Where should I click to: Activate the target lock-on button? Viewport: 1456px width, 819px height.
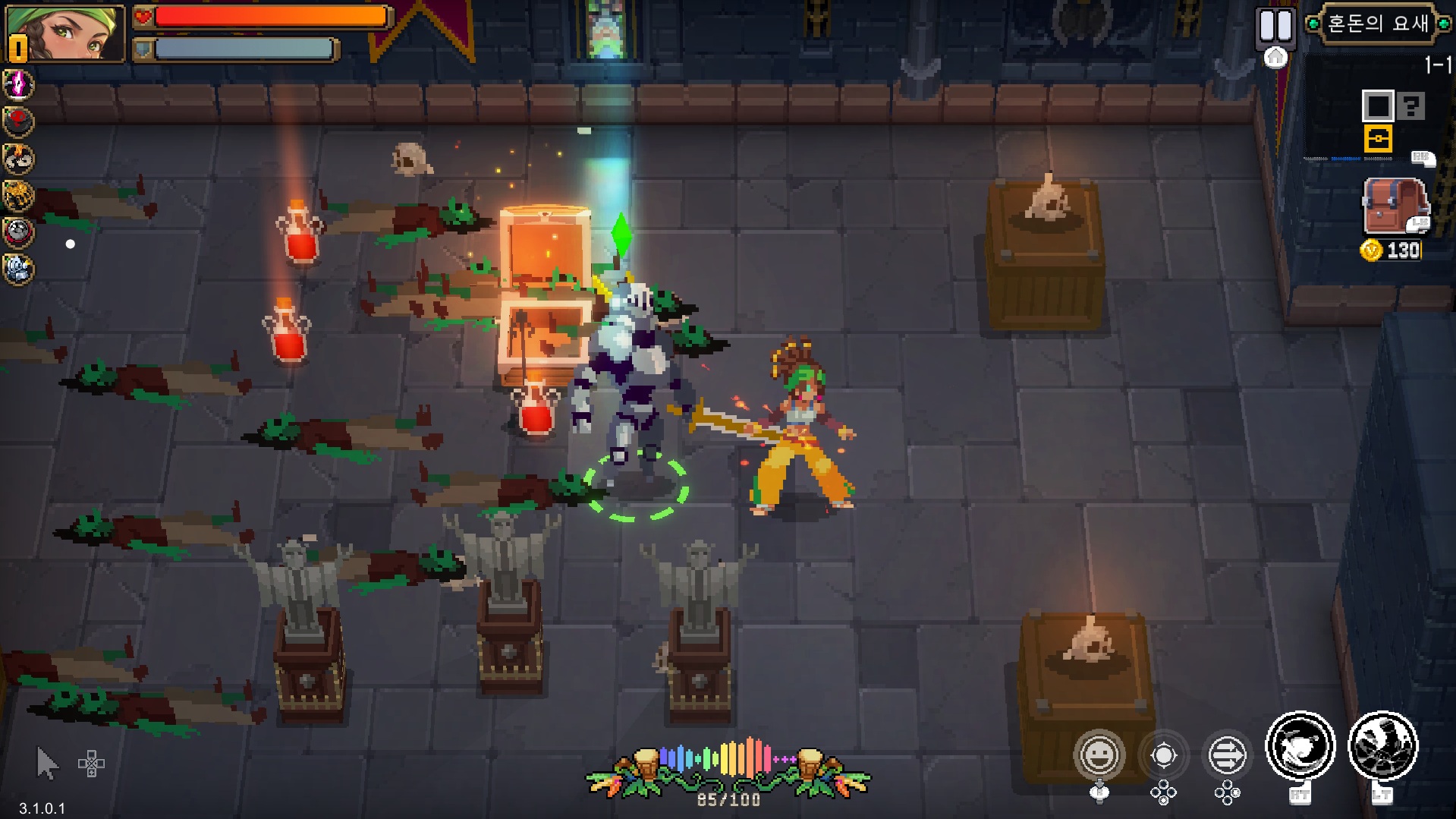[1163, 755]
